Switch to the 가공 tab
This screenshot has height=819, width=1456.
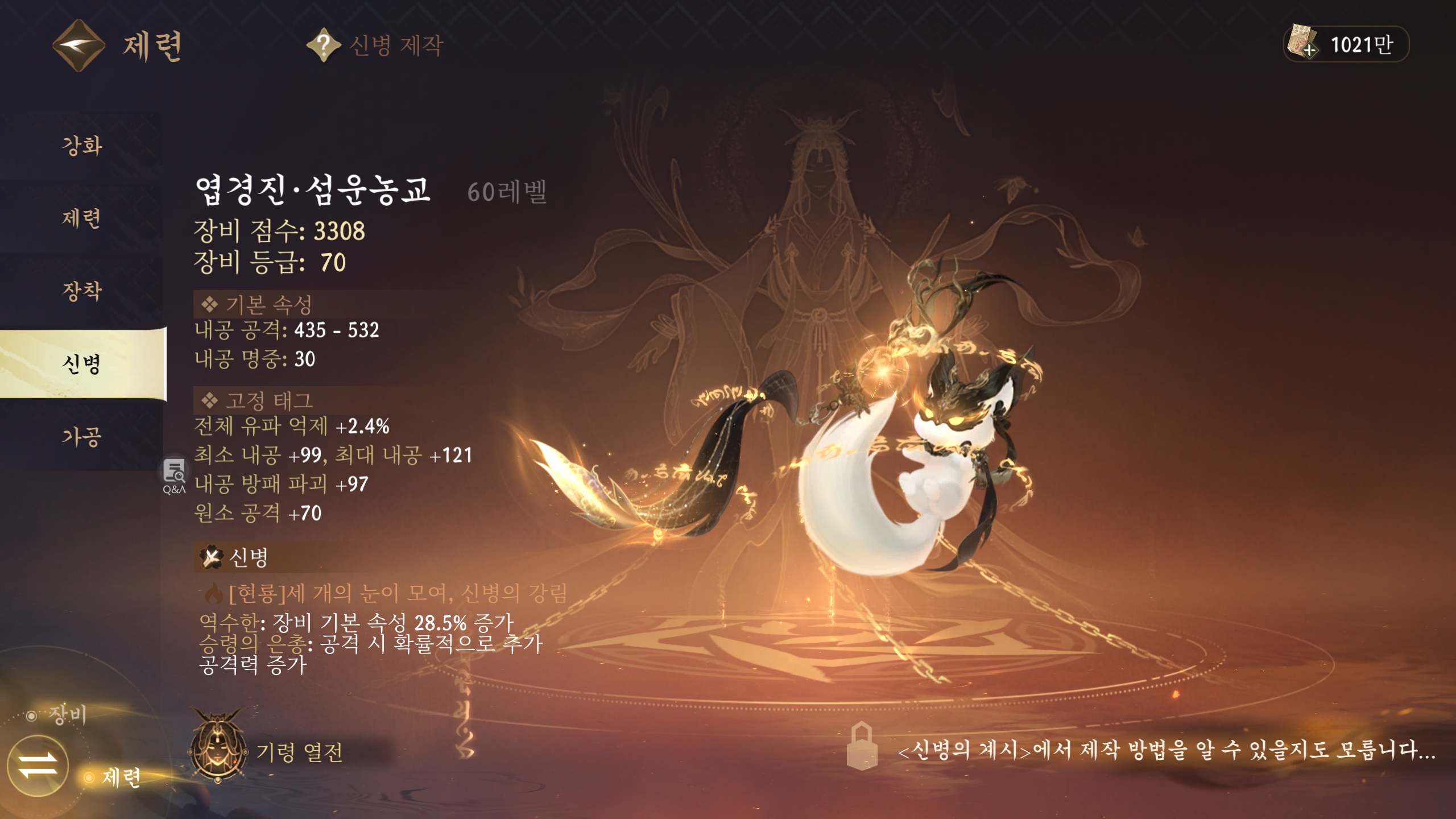82,437
